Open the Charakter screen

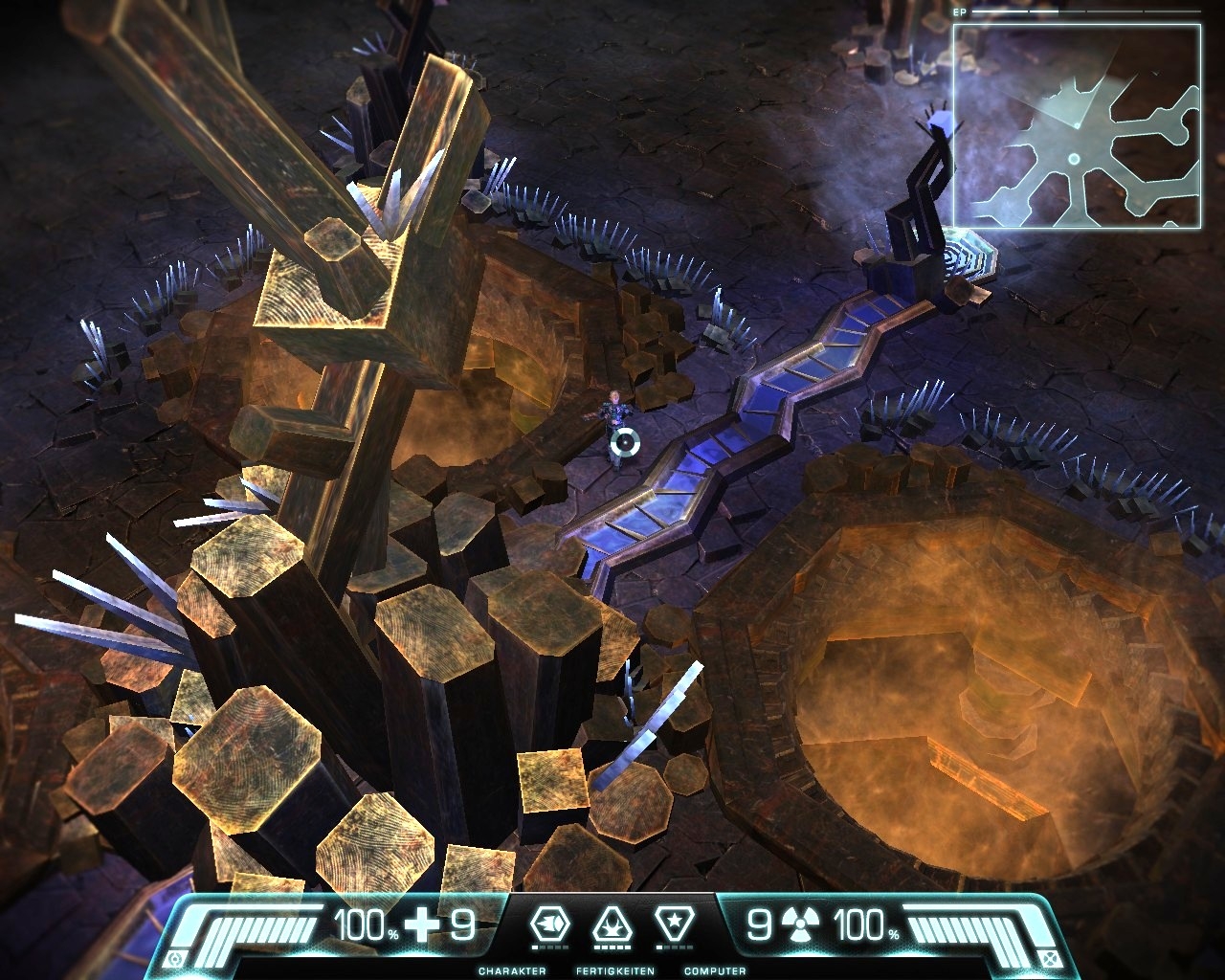[549, 925]
